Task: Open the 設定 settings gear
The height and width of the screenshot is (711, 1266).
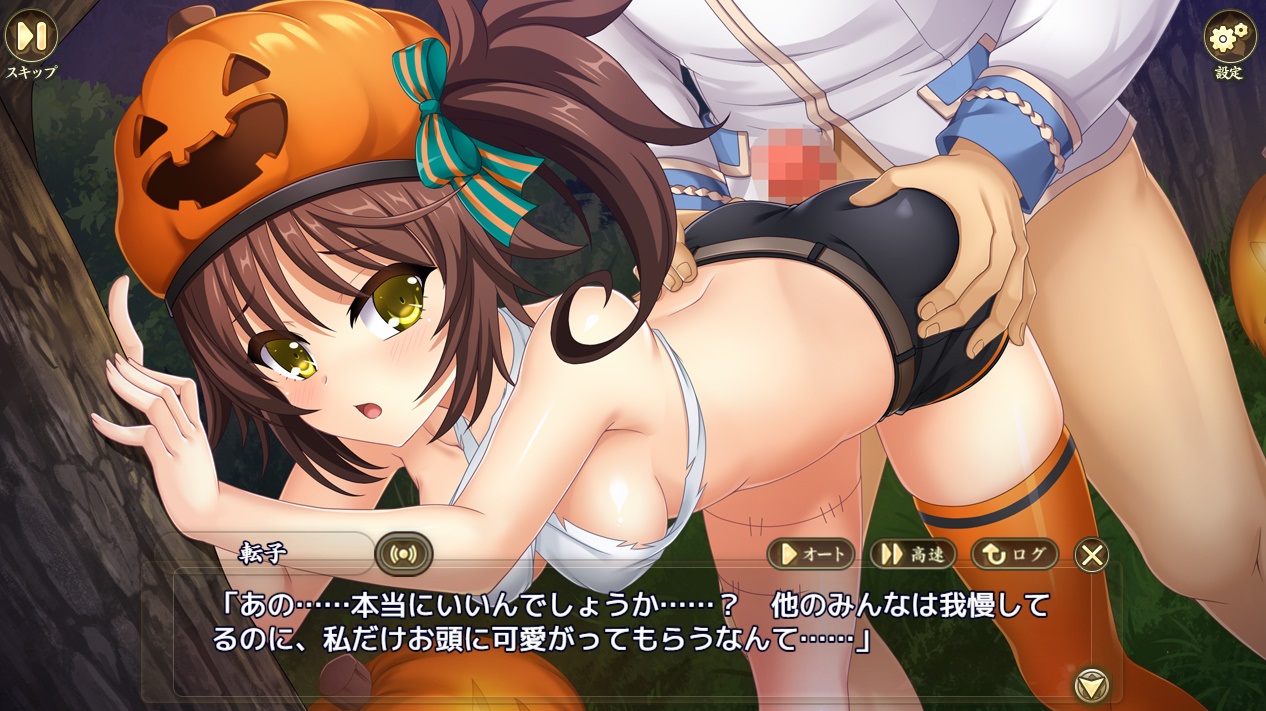Action: [x=1229, y=38]
